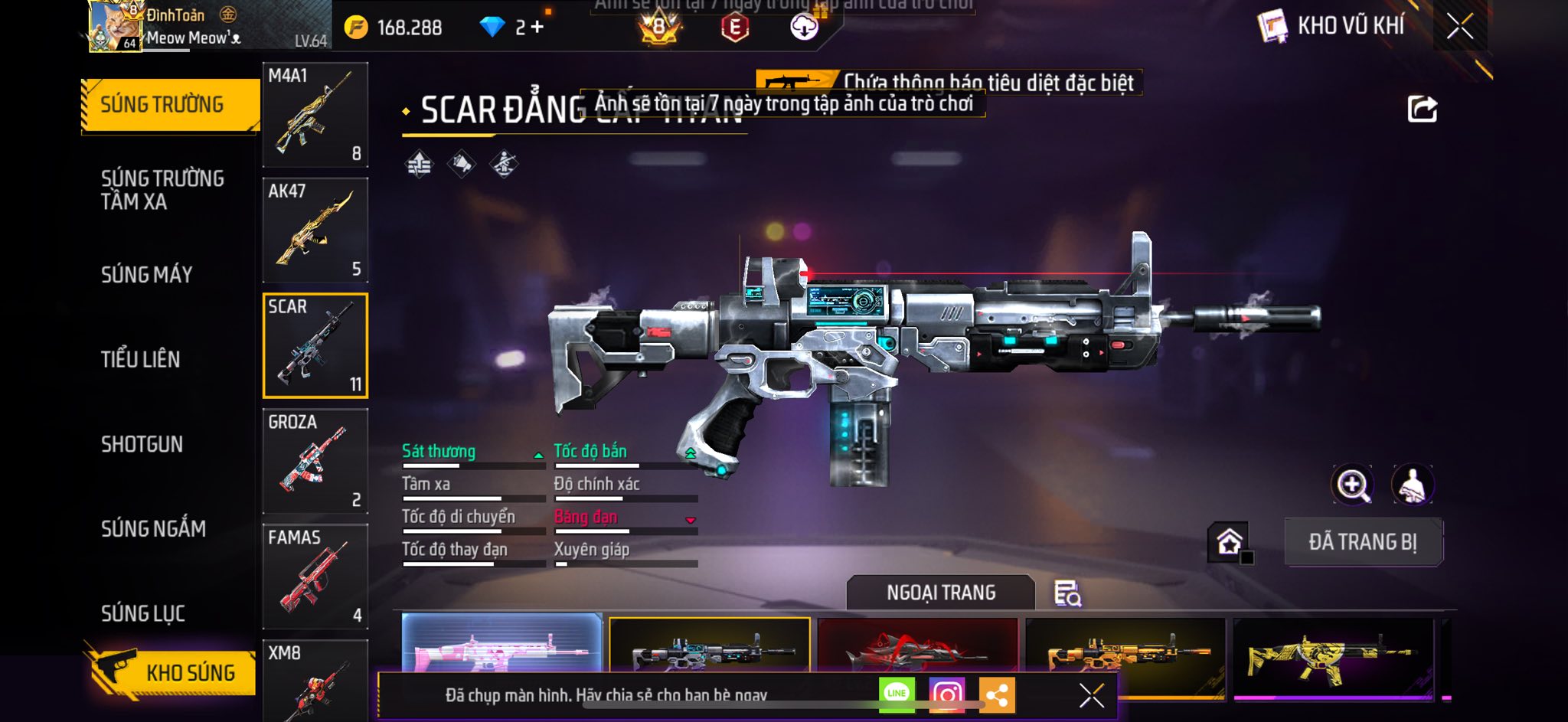Choose the Tiểu Liên category

point(141,359)
